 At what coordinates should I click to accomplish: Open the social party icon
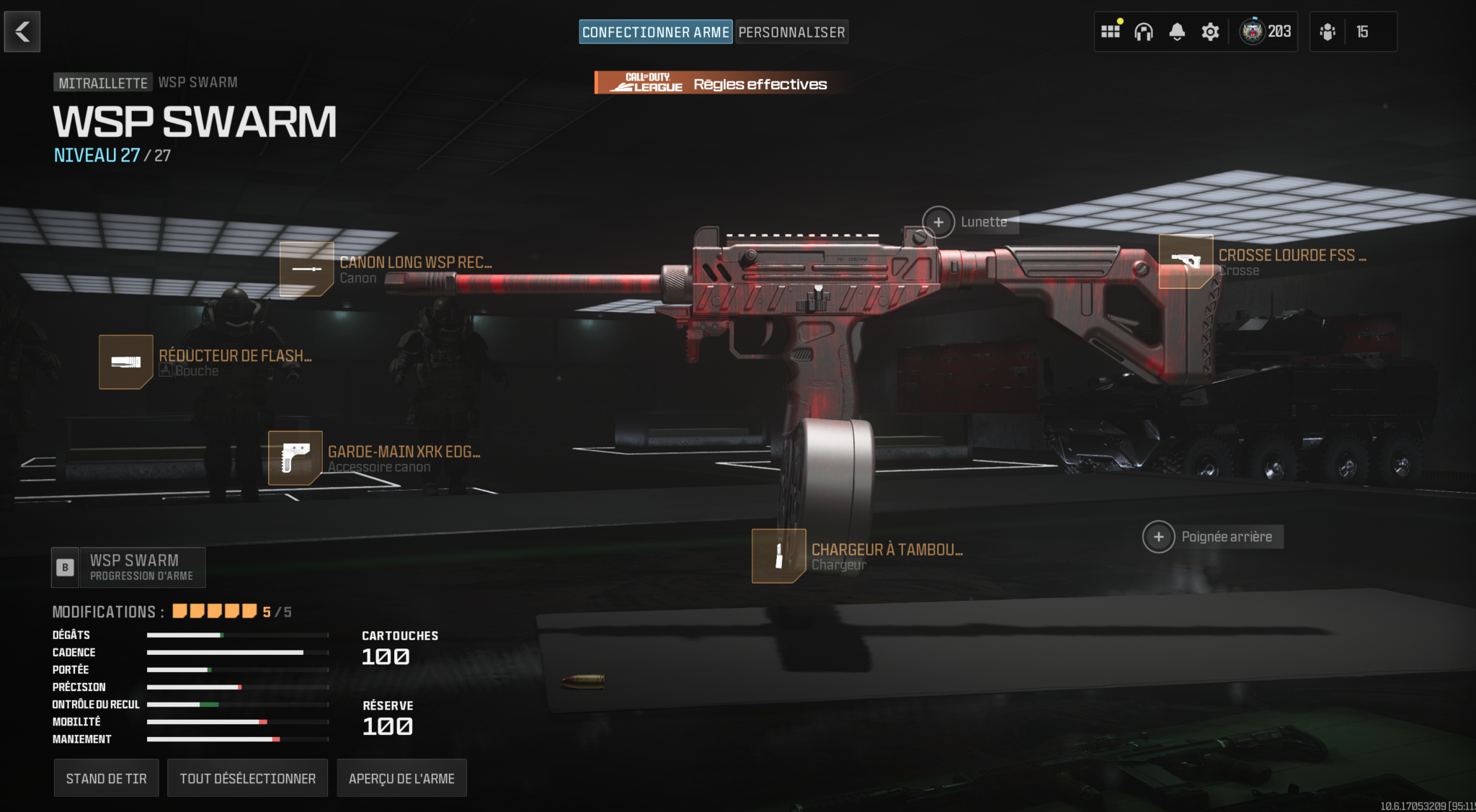1328,32
